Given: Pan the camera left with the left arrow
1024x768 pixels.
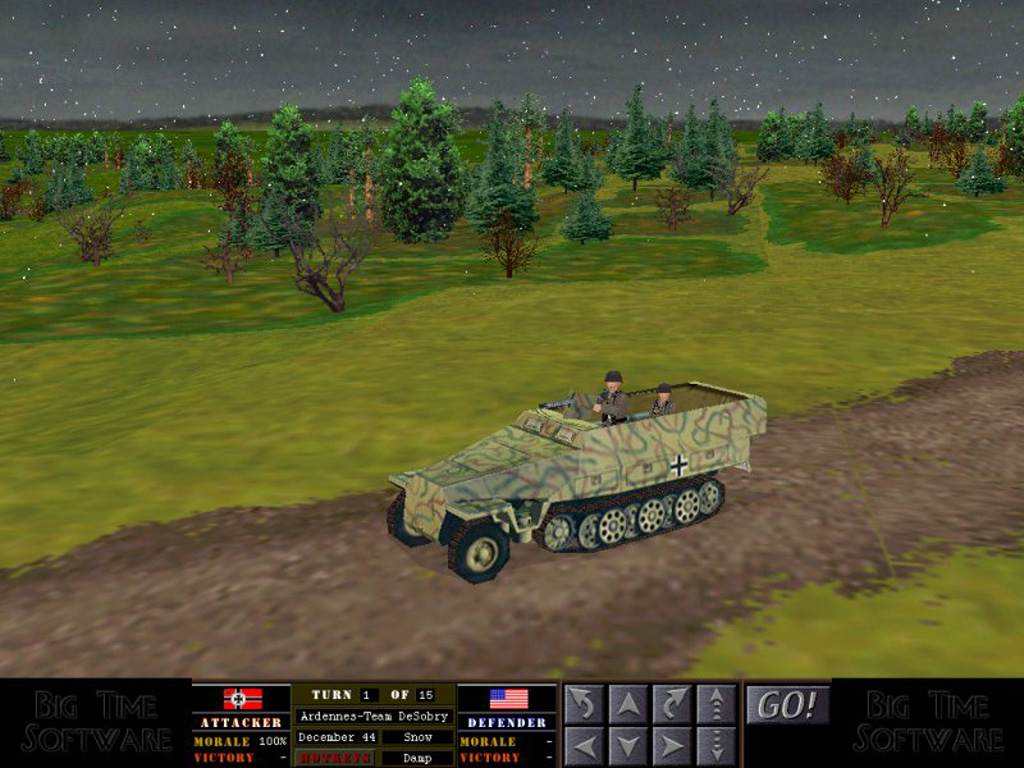Looking at the screenshot, I should [584, 746].
